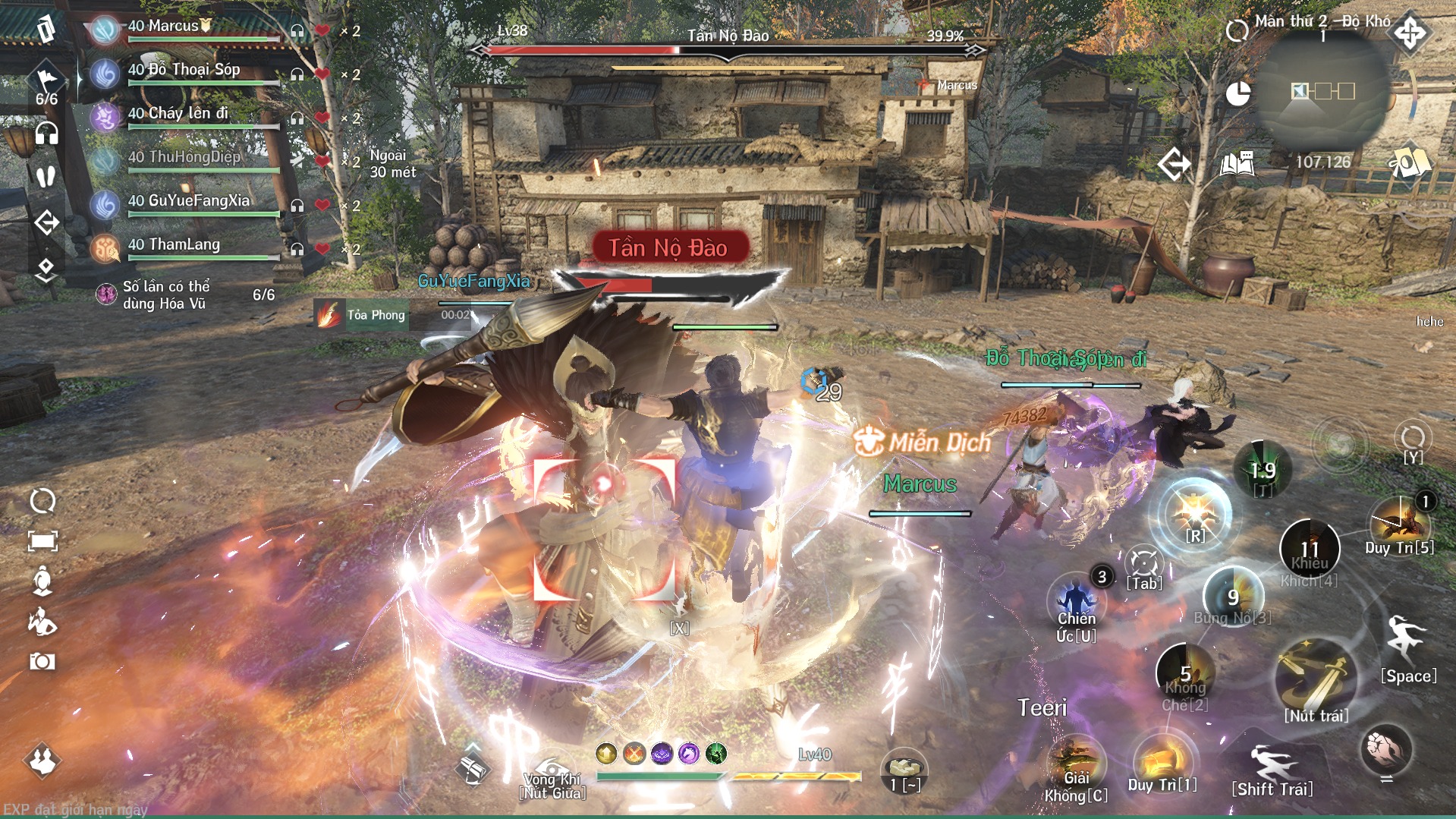The image size is (1456, 819).
Task: Perform the sword basic attack
Action: (1316, 677)
